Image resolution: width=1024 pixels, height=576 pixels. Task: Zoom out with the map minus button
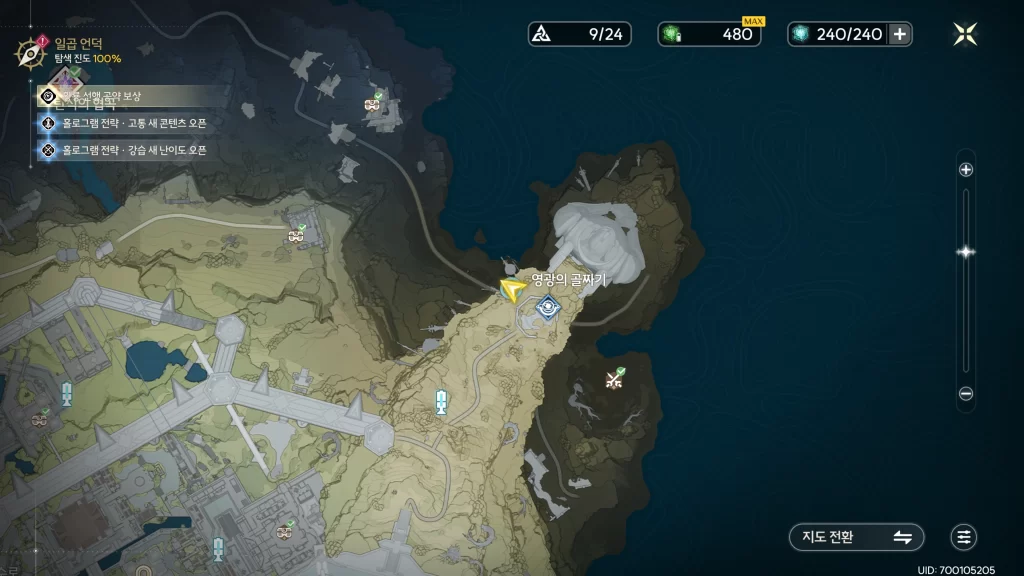pyautogui.click(x=966, y=394)
